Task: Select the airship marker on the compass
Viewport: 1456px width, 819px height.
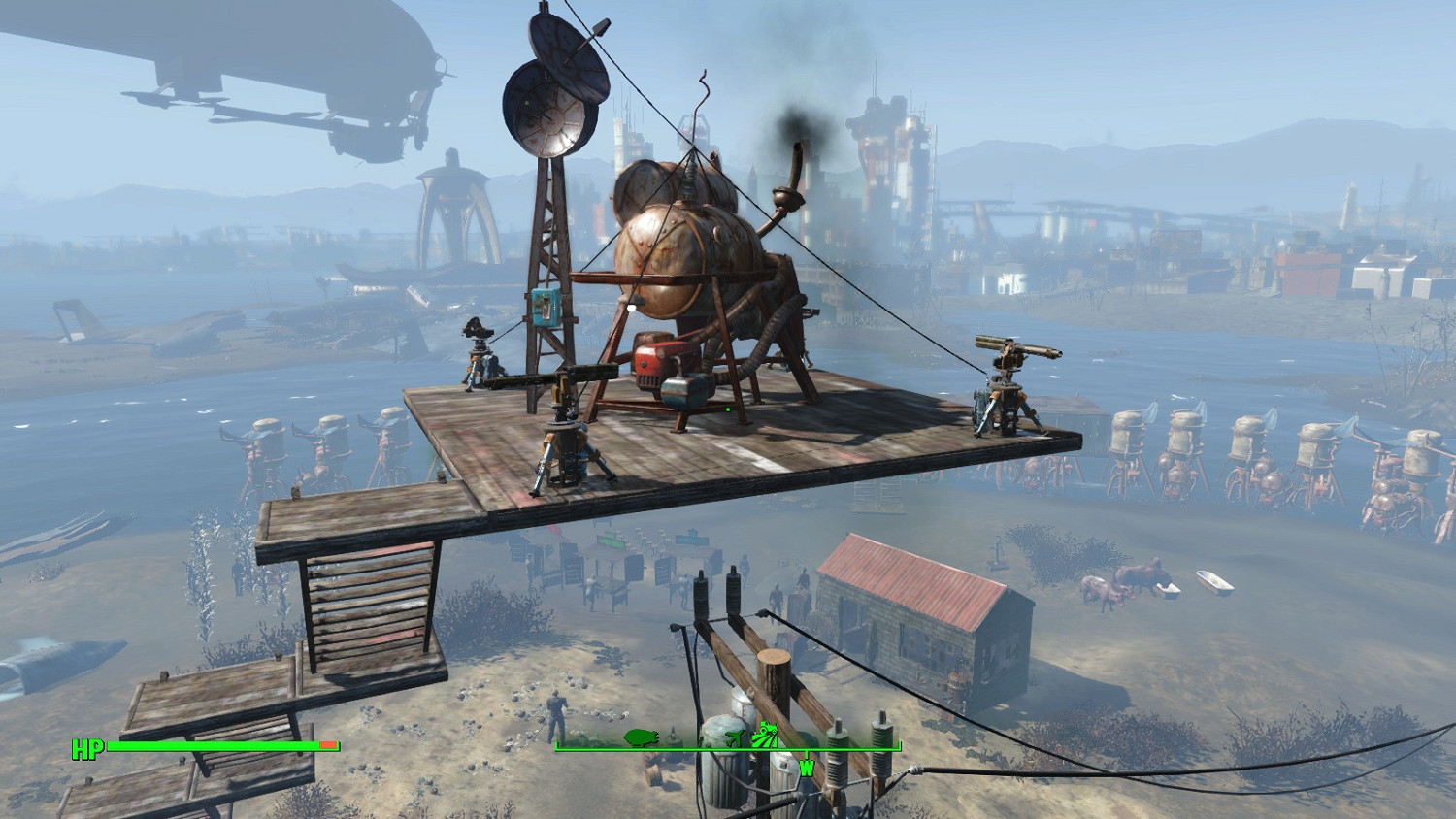Action: [642, 737]
